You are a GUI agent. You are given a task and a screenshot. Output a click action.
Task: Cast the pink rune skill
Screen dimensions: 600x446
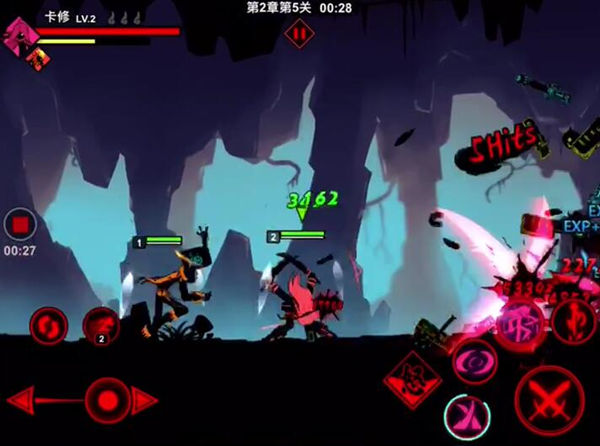coord(520,322)
